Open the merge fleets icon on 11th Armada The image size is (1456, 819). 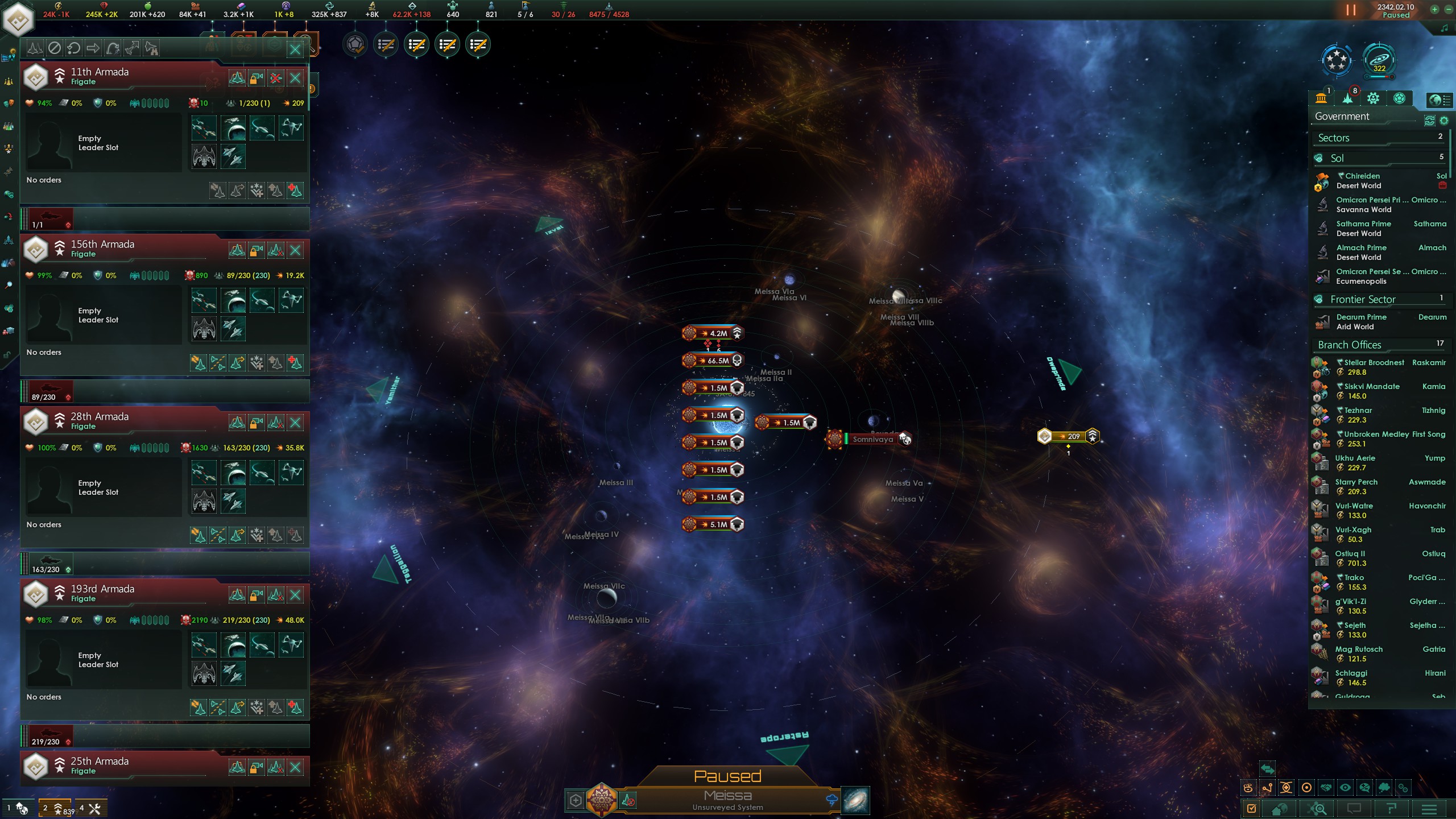237,78
